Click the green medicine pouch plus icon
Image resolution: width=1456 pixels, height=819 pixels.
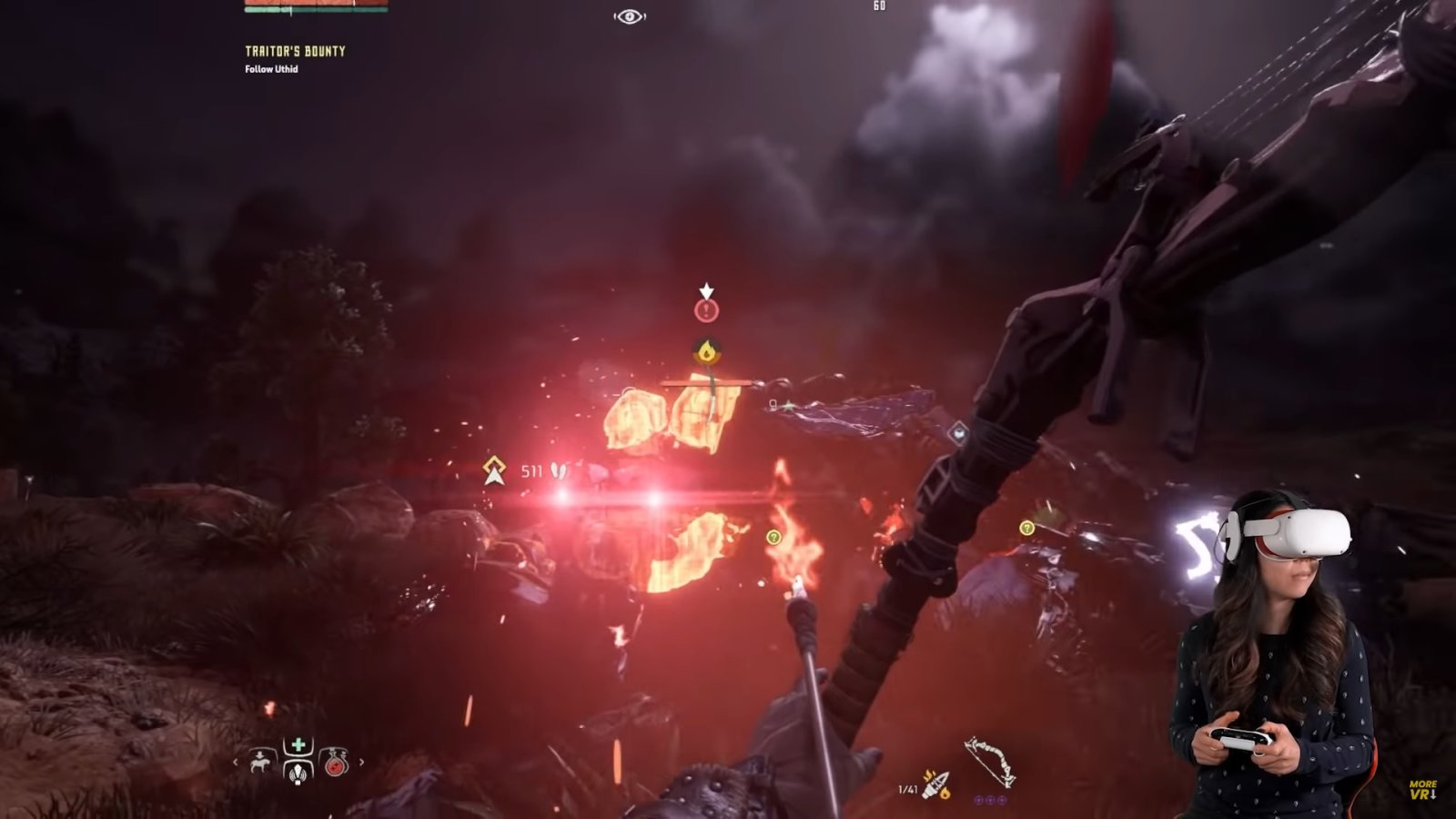coord(298,743)
